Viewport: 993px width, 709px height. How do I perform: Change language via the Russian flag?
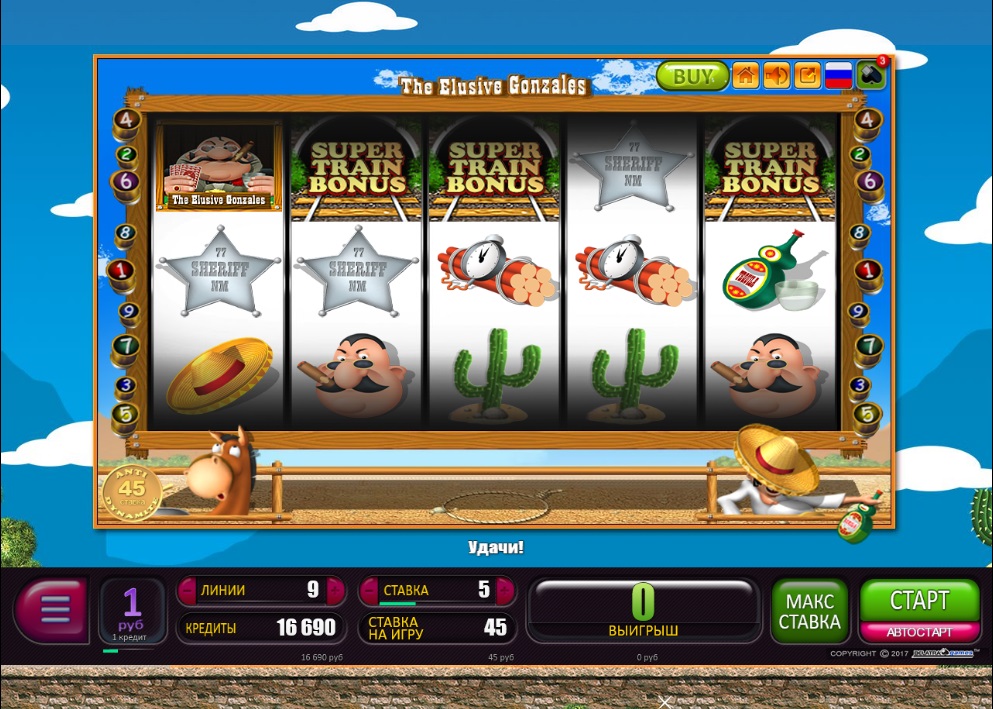click(838, 76)
